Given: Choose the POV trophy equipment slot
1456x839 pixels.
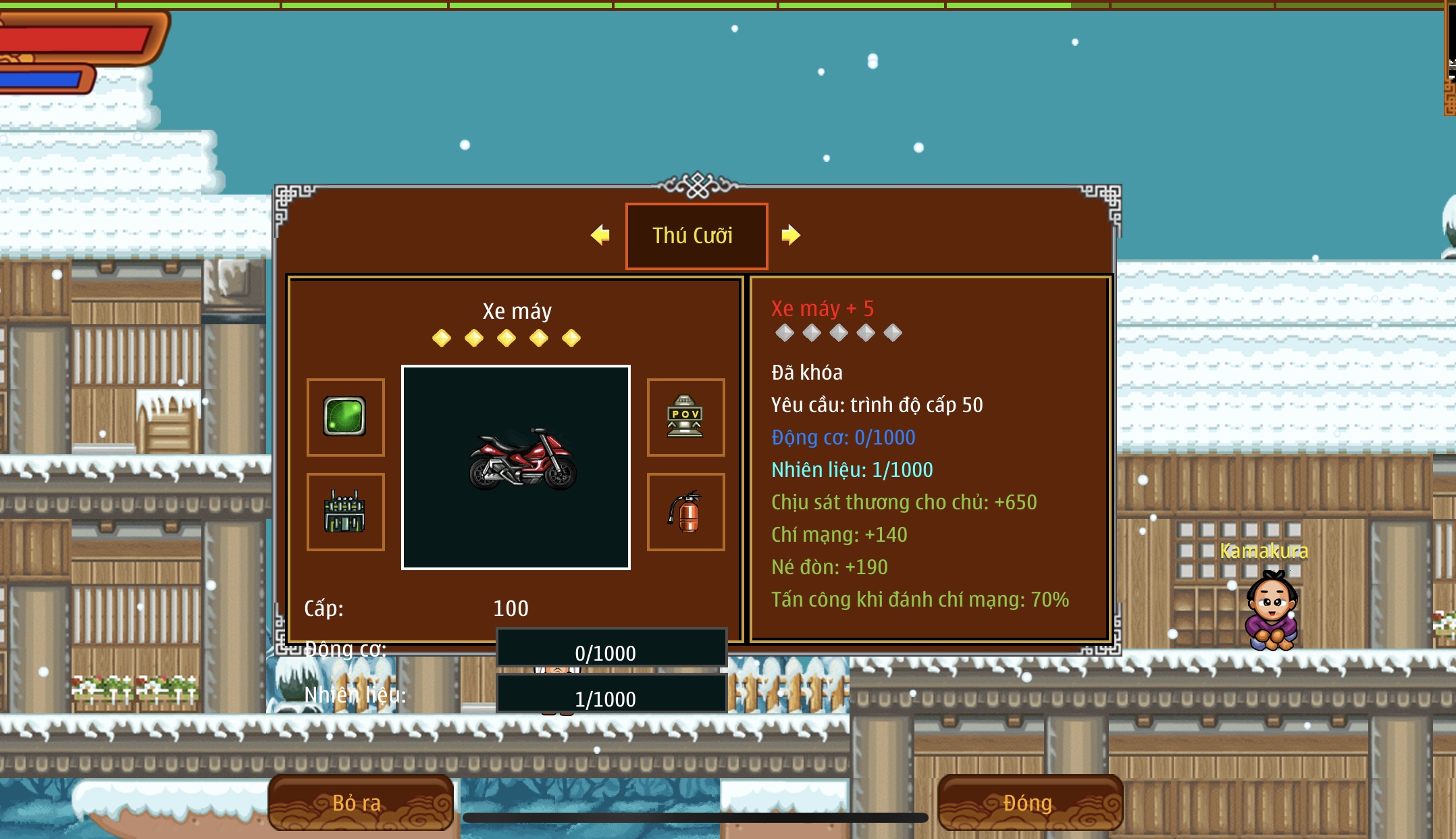Looking at the screenshot, I should pos(685,417).
